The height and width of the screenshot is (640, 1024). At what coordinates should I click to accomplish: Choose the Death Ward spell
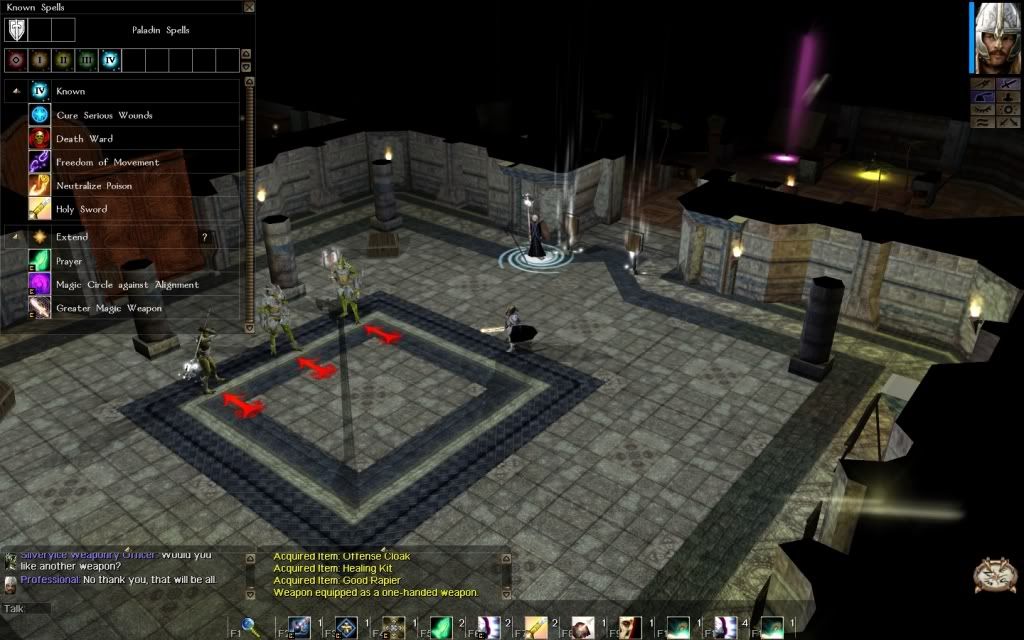(84, 139)
